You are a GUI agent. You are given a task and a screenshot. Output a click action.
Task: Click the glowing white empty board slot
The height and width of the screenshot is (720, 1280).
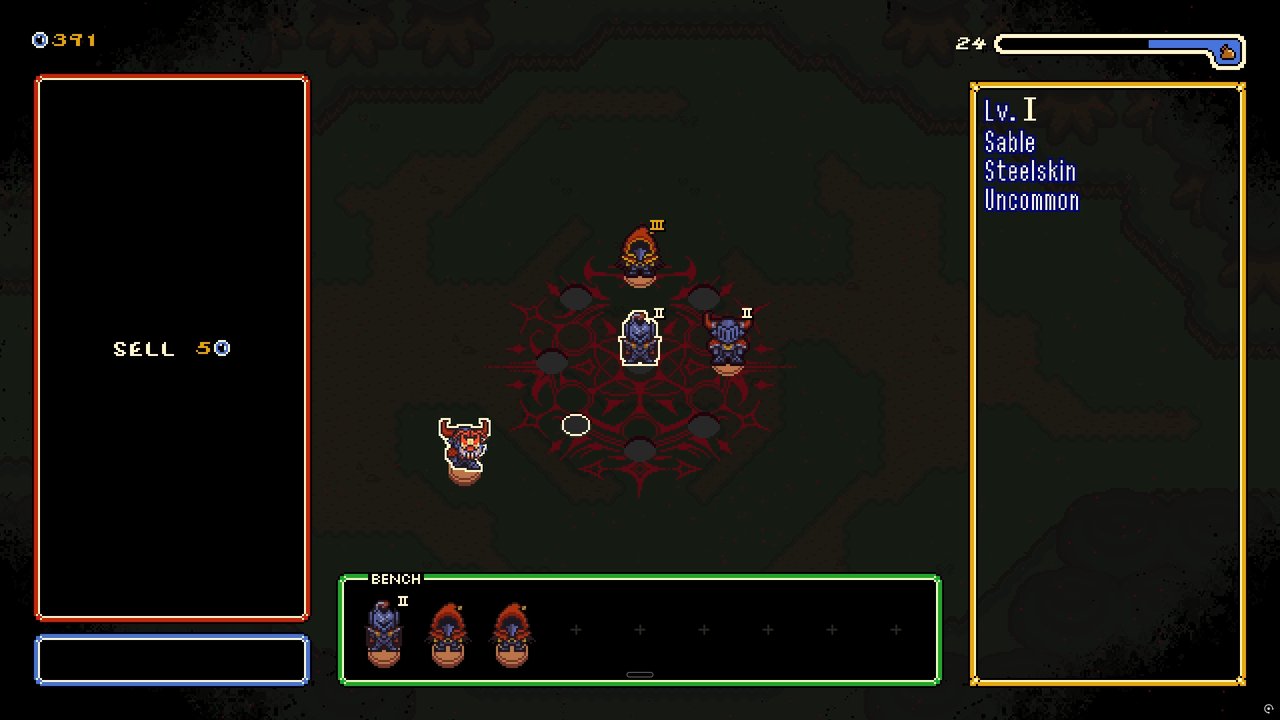[x=576, y=424]
